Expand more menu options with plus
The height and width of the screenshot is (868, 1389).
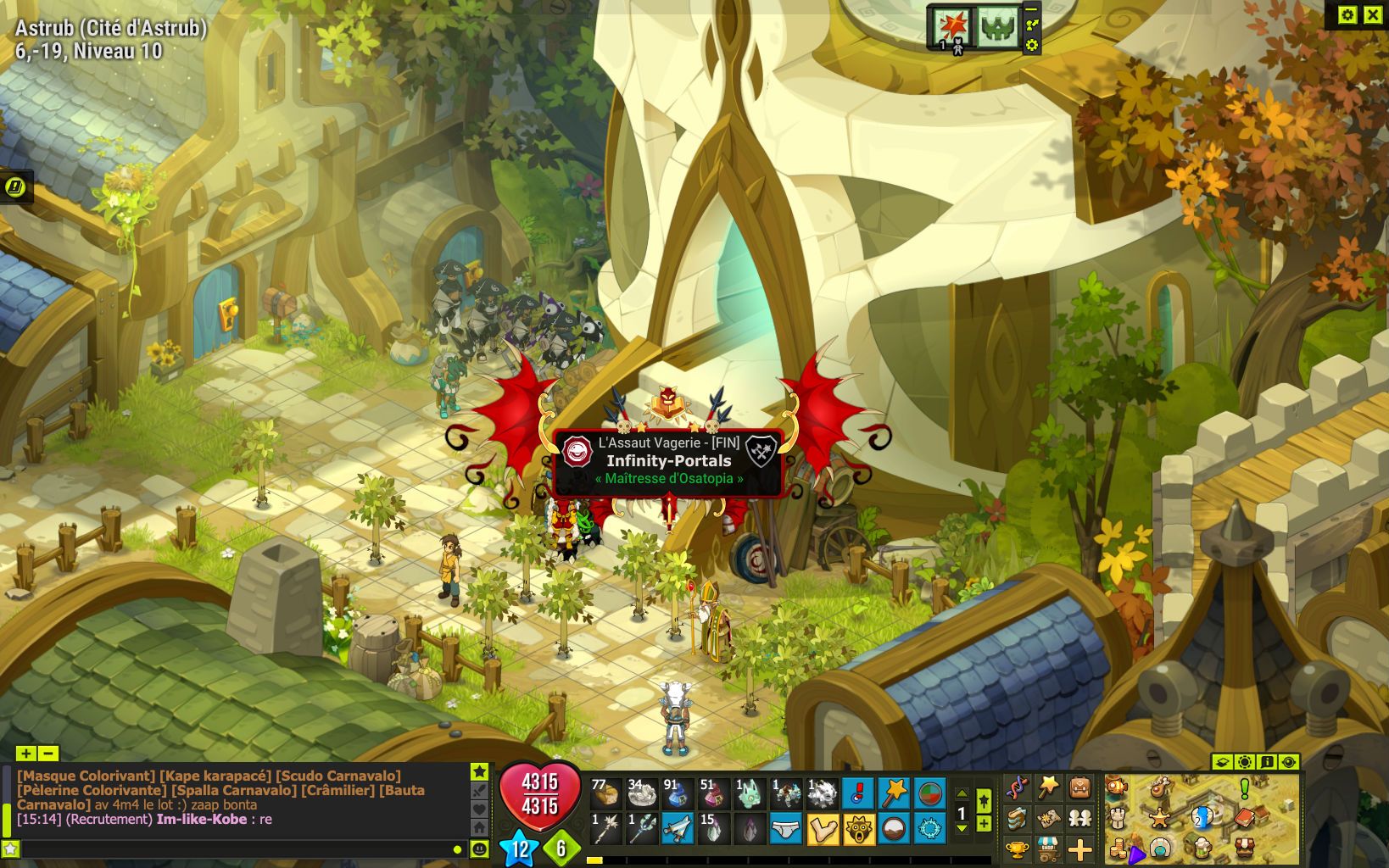(1079, 849)
